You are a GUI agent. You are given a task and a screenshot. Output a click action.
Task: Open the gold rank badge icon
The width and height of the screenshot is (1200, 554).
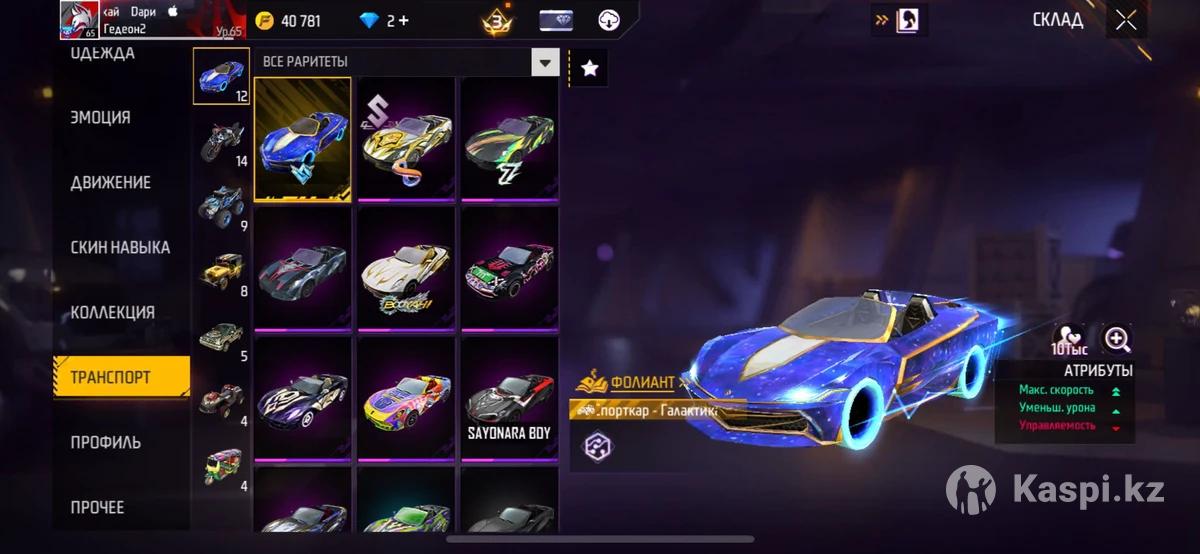[496, 20]
